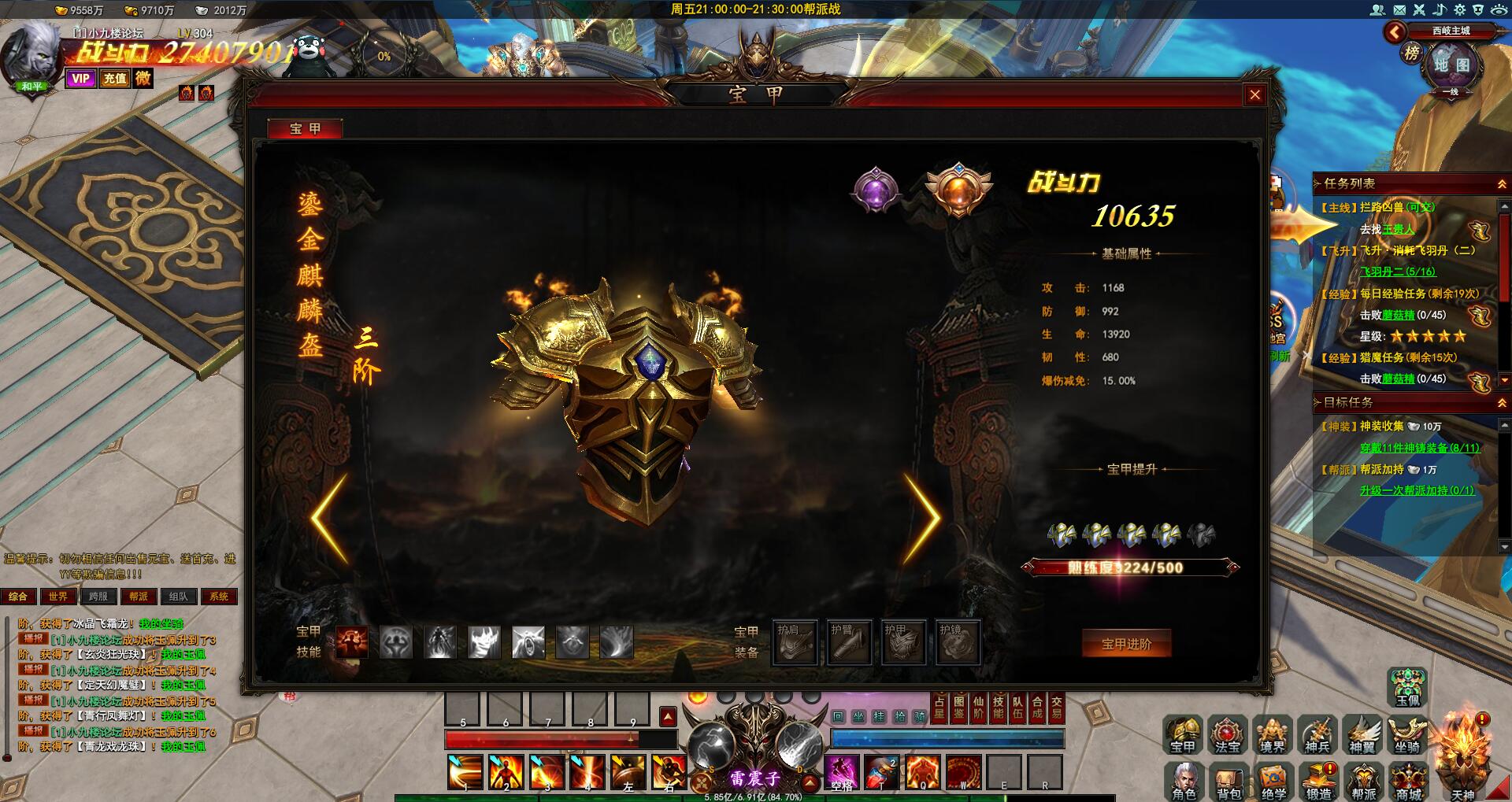Click the purple orb medallion icon

(x=875, y=189)
